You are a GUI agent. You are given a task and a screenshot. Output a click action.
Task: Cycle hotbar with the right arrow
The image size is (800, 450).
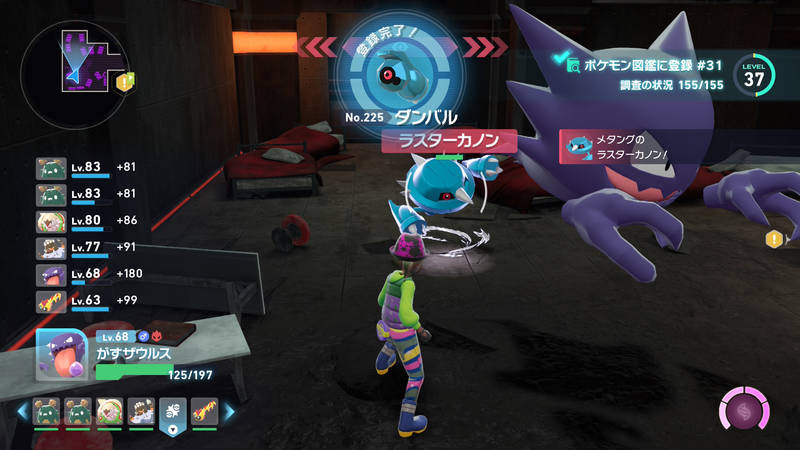228,411
